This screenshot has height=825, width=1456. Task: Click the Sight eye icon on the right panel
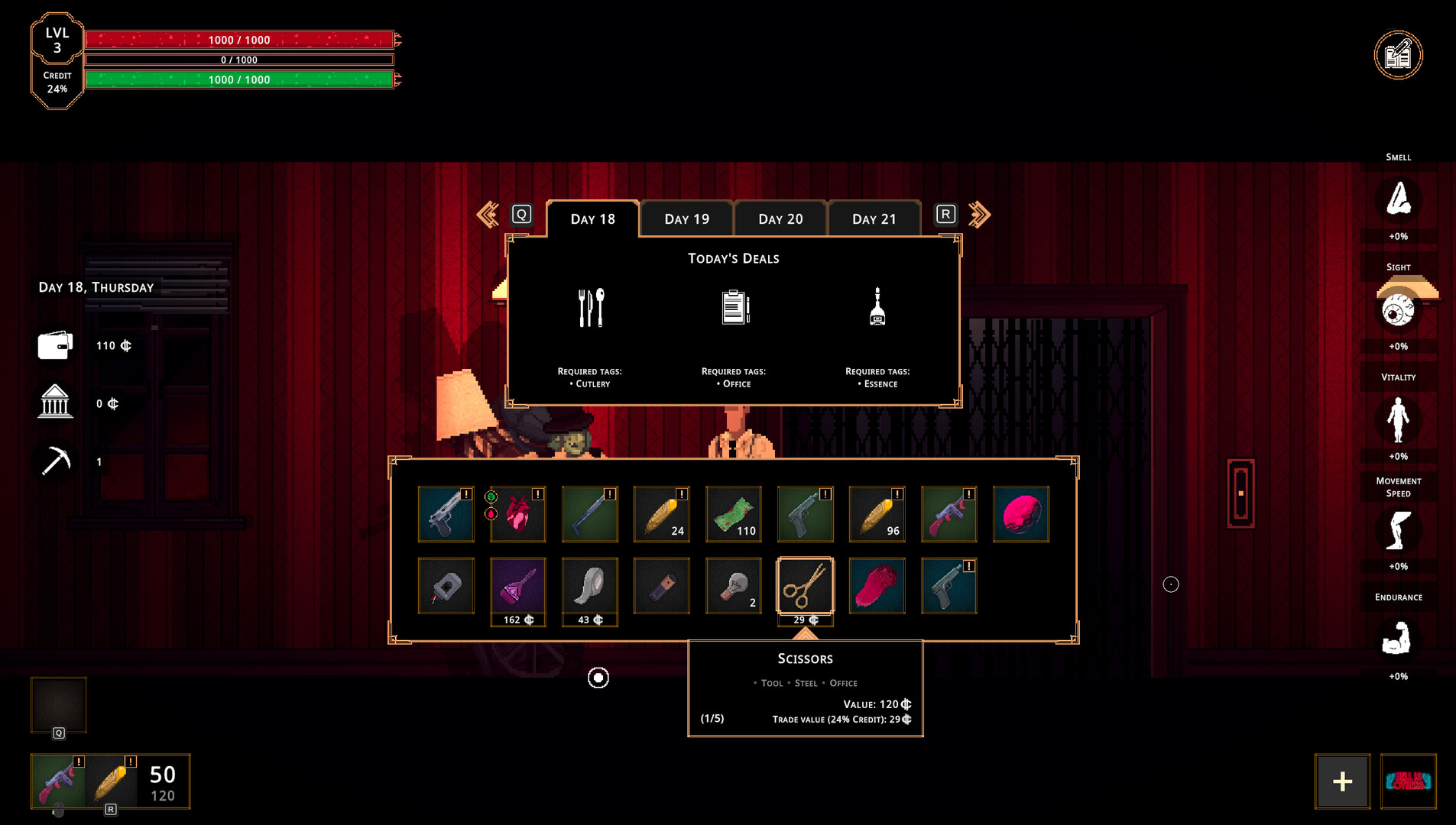1399,309
